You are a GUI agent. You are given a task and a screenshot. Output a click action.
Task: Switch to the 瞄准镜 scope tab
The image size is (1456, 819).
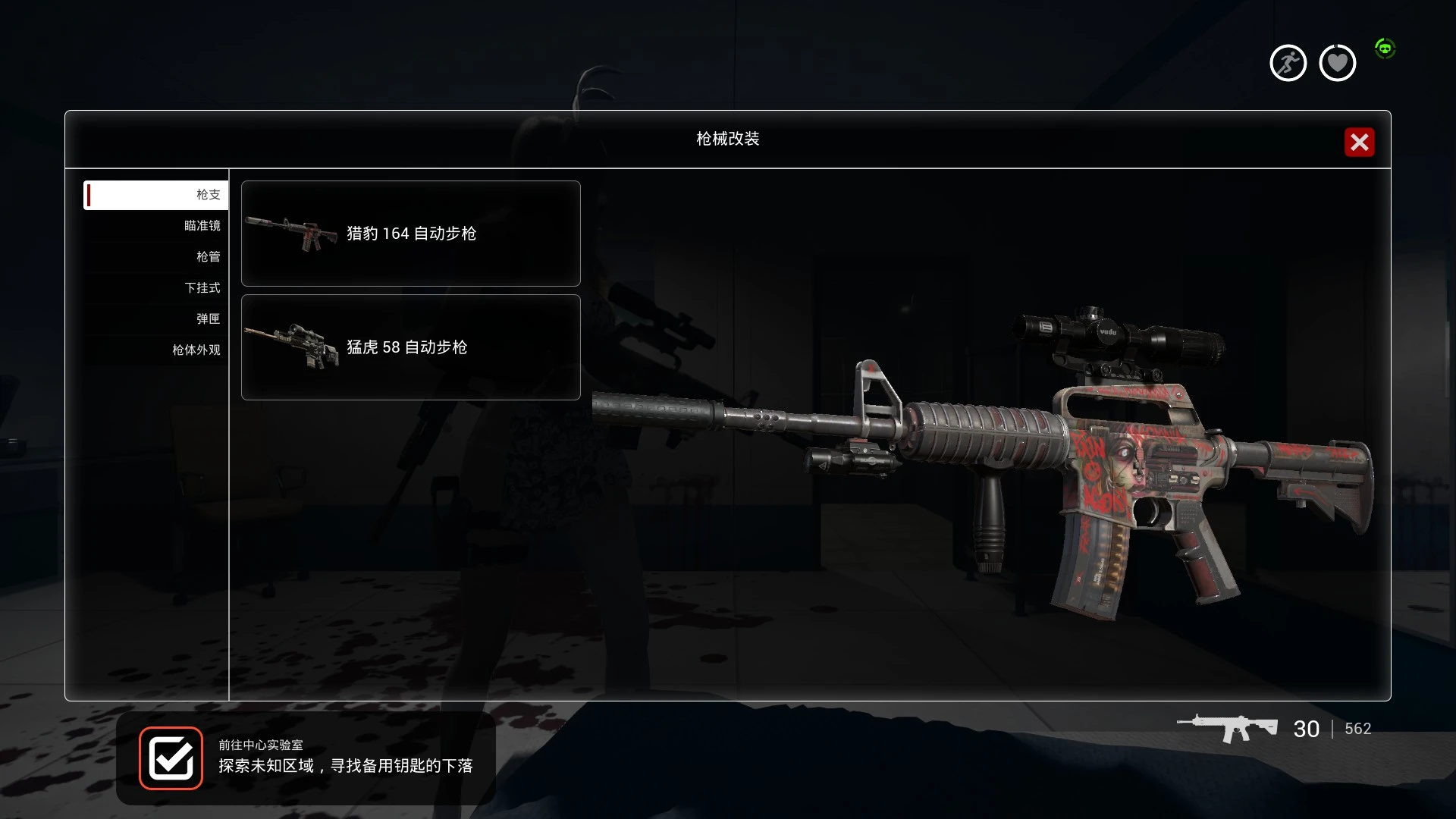[x=156, y=226]
